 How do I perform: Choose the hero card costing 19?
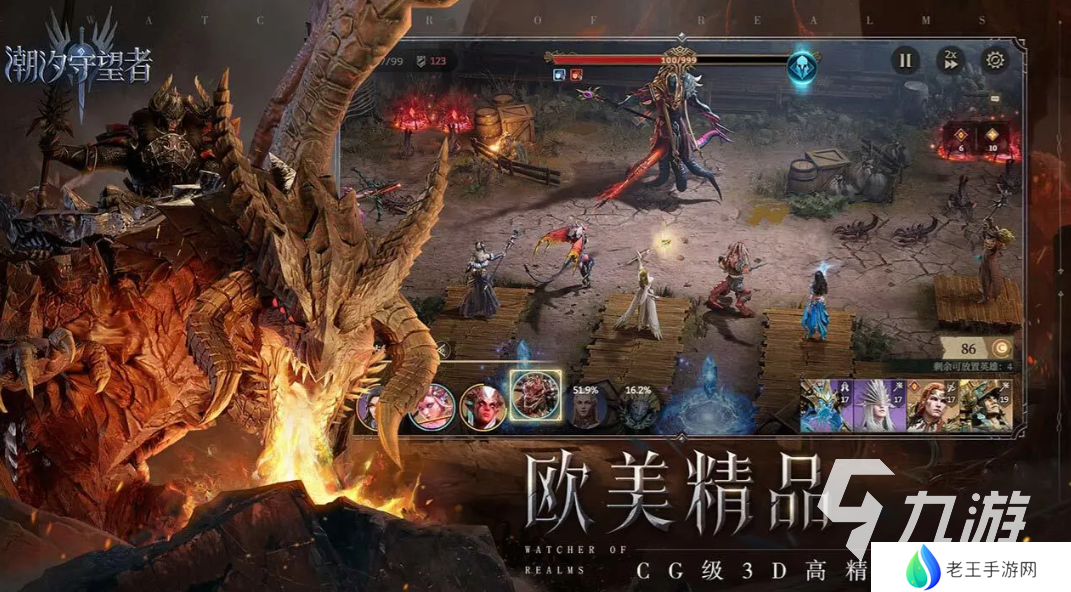(984, 405)
